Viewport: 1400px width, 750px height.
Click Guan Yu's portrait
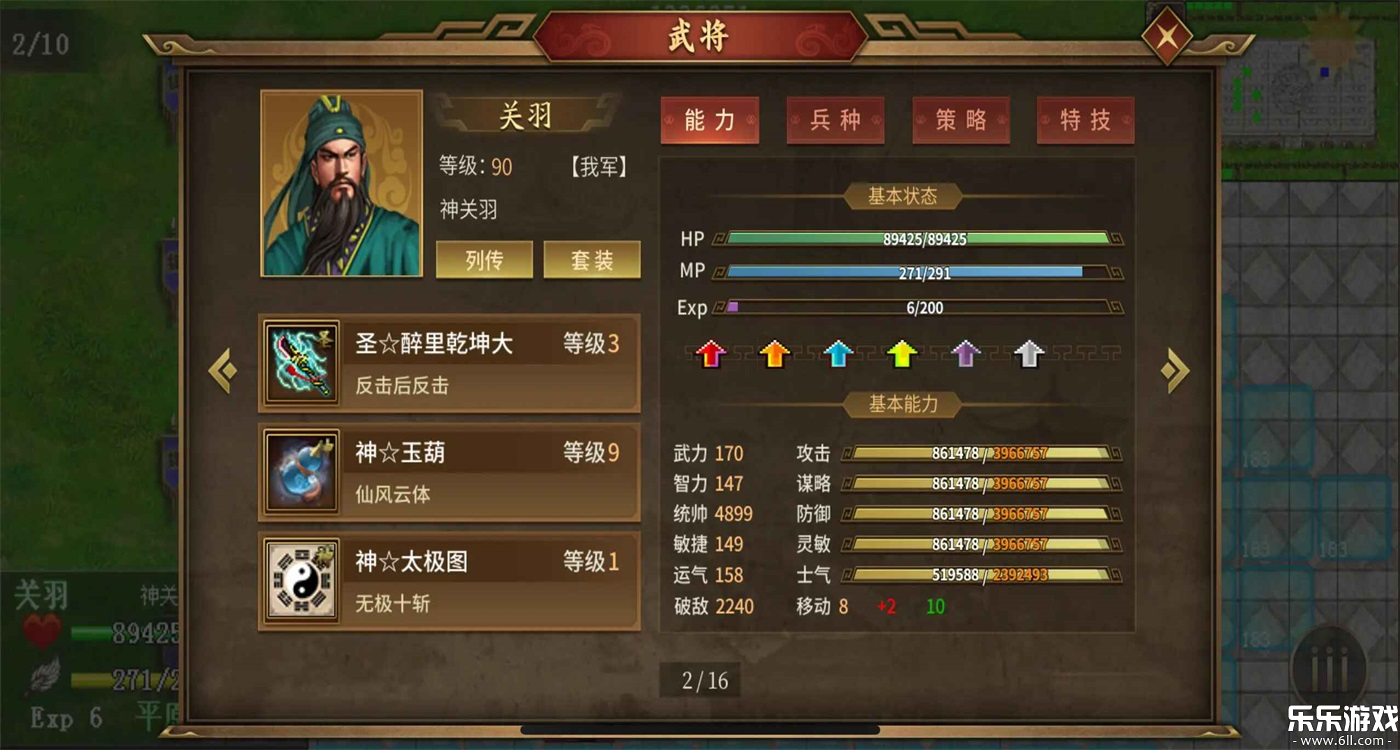coord(341,182)
